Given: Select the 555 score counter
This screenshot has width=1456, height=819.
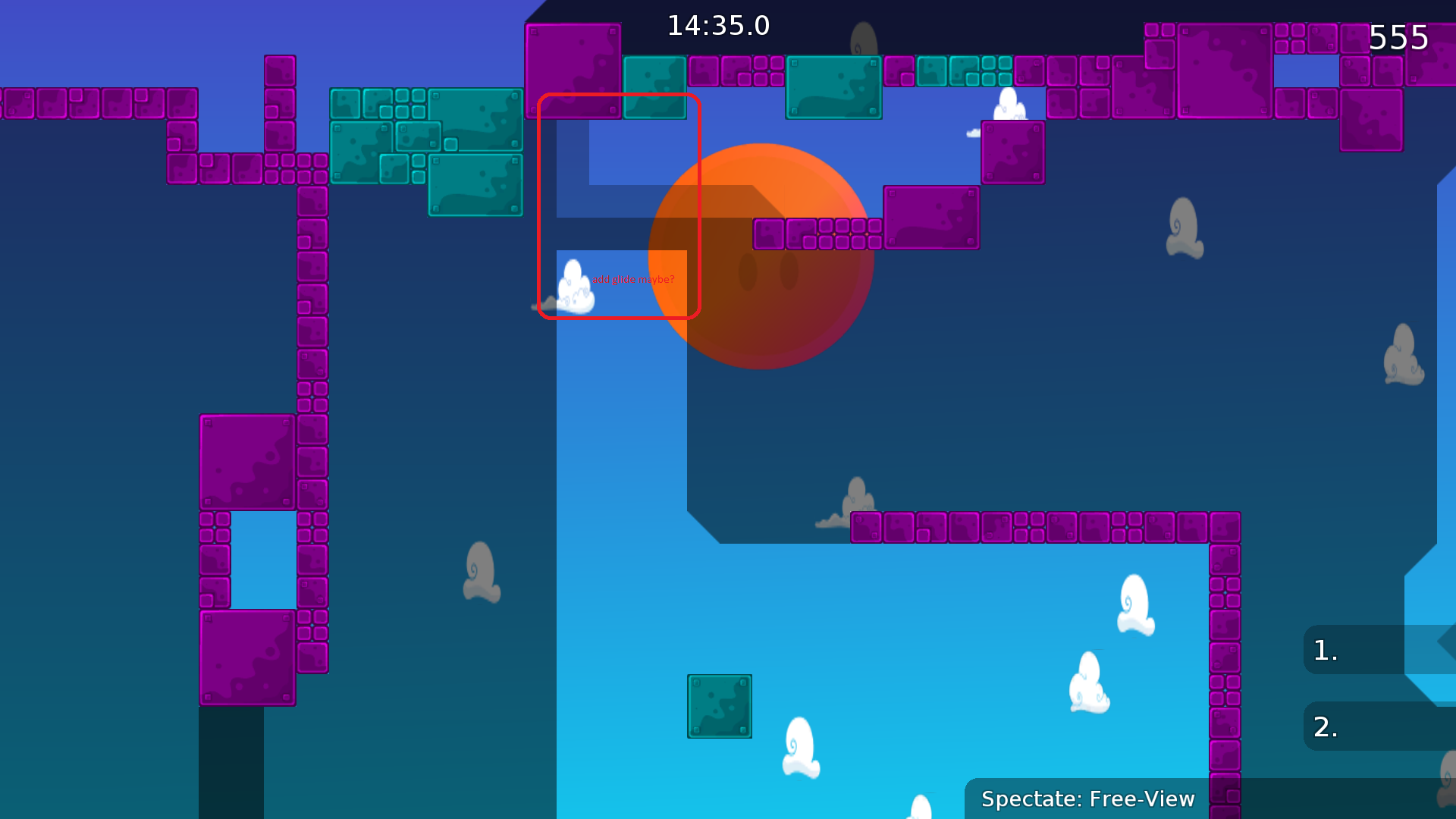Looking at the screenshot, I should point(1400,37).
